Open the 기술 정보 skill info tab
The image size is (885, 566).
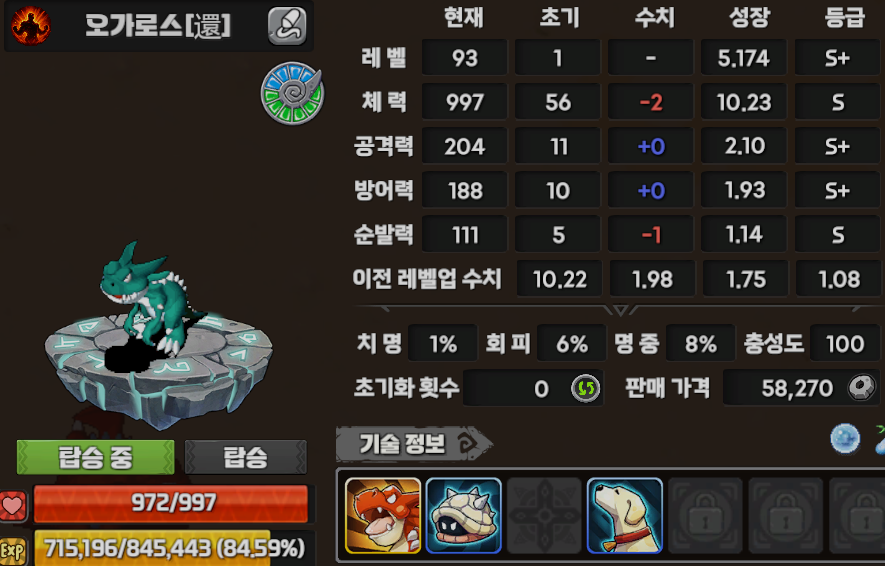(x=412, y=443)
